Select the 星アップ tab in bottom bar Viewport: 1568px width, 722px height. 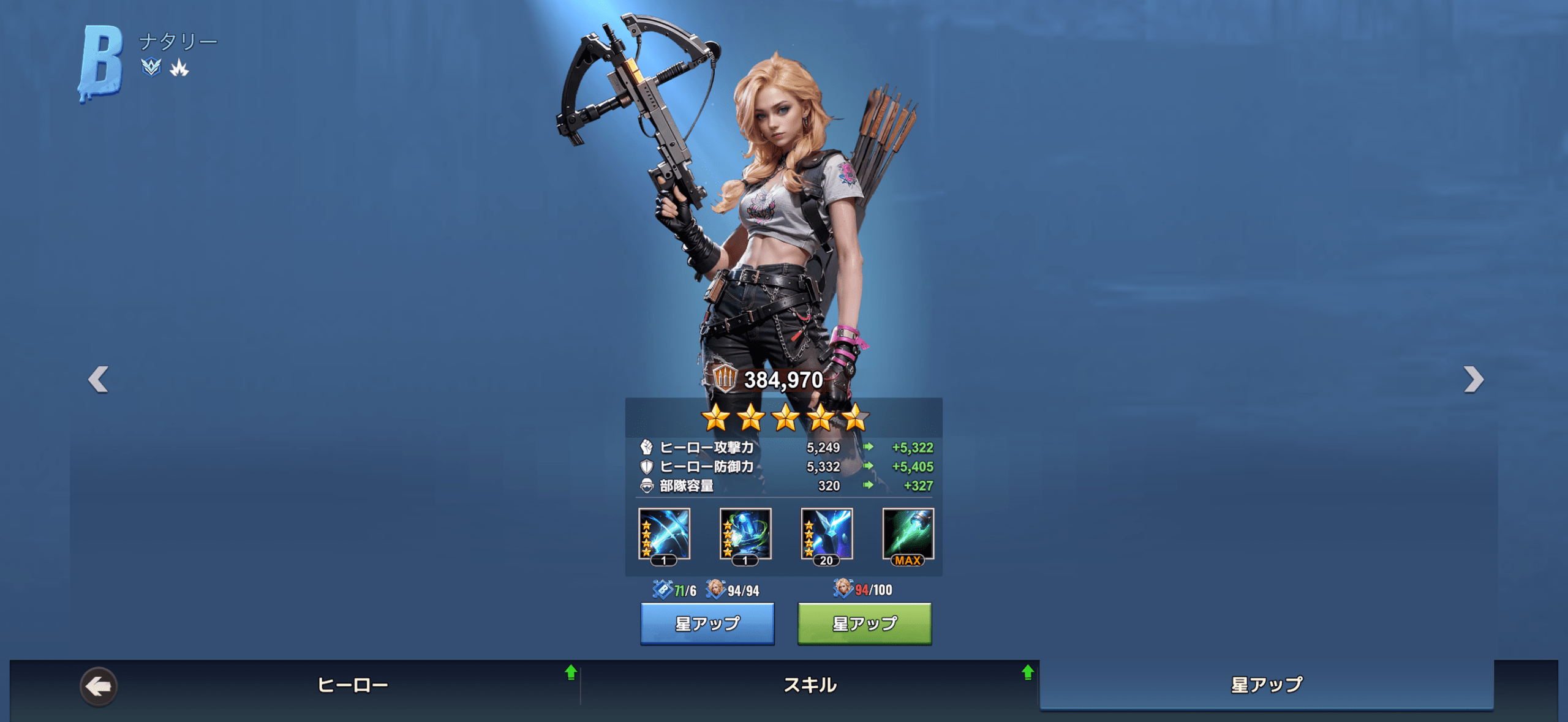coord(1267,685)
